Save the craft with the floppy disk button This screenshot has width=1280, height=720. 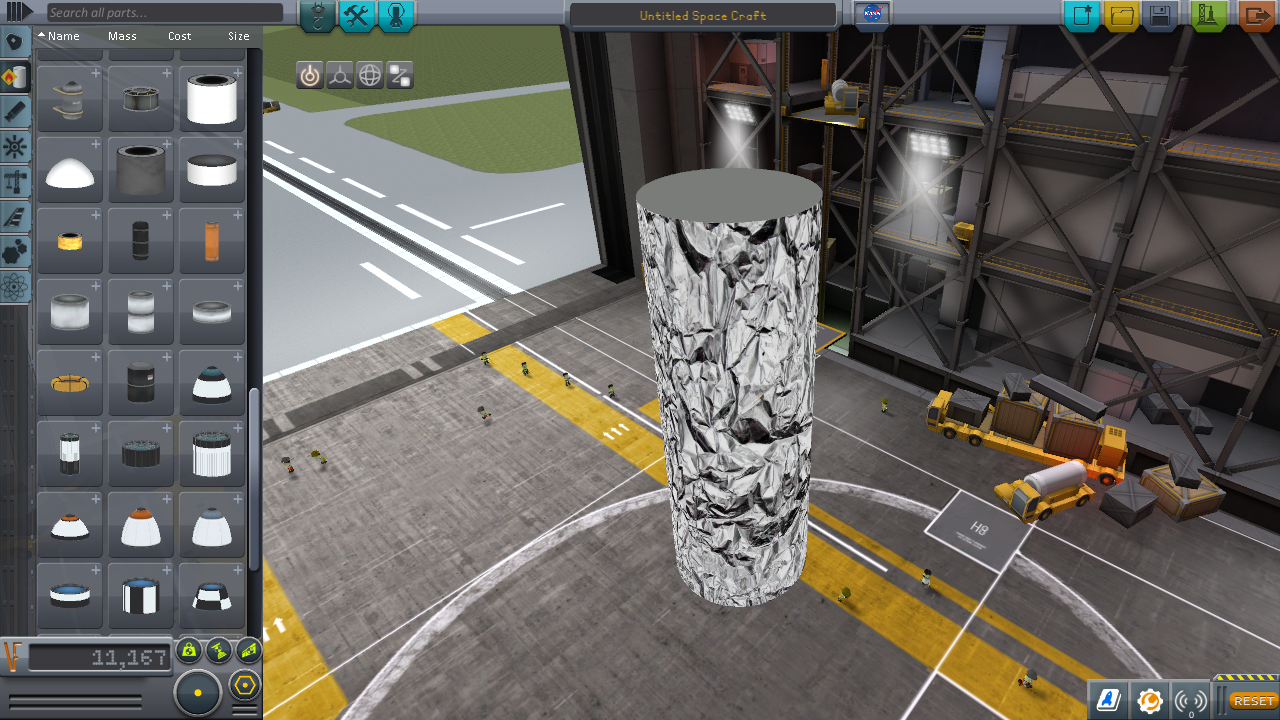pyautogui.click(x=1160, y=16)
